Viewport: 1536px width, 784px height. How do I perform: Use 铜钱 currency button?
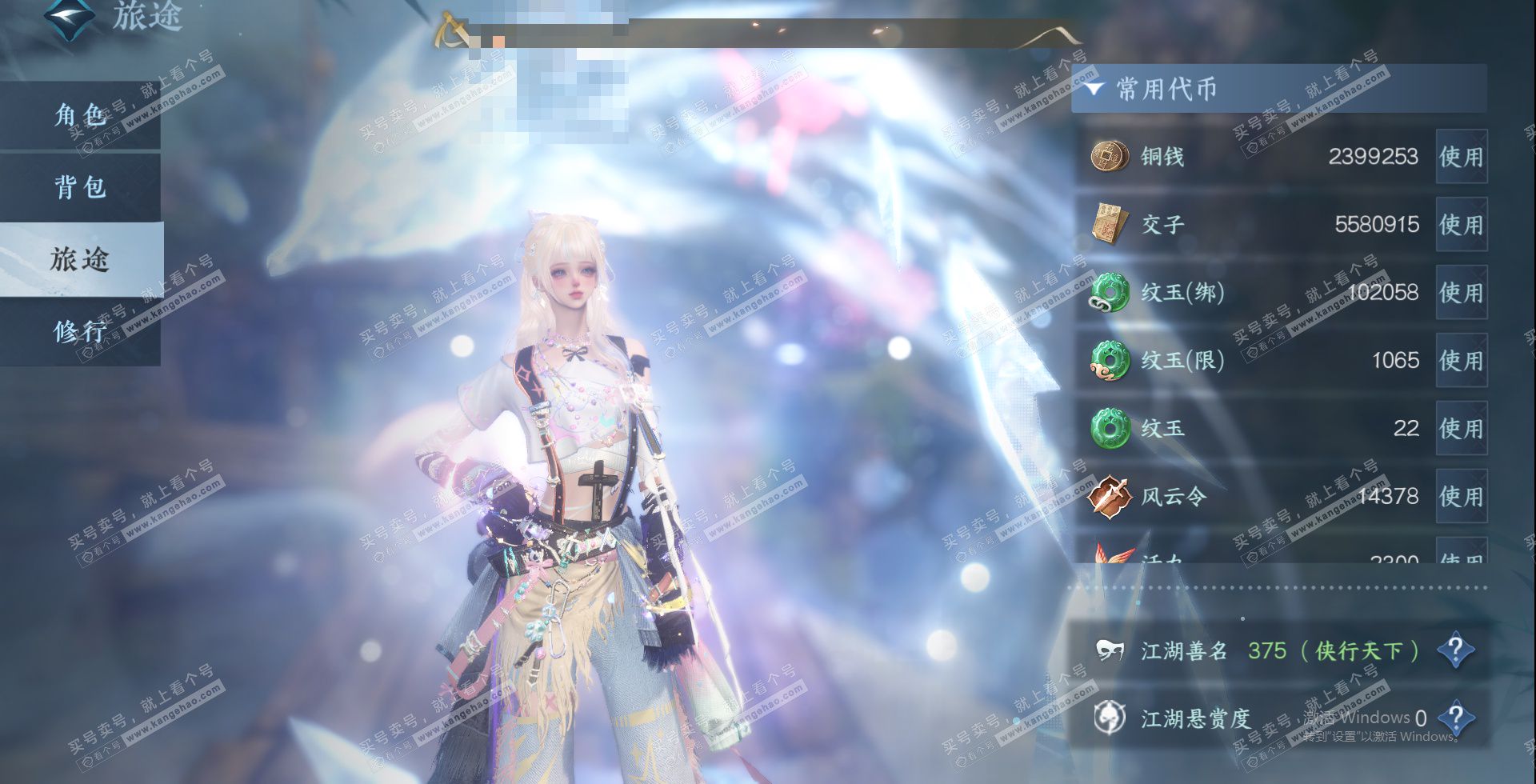click(1461, 157)
